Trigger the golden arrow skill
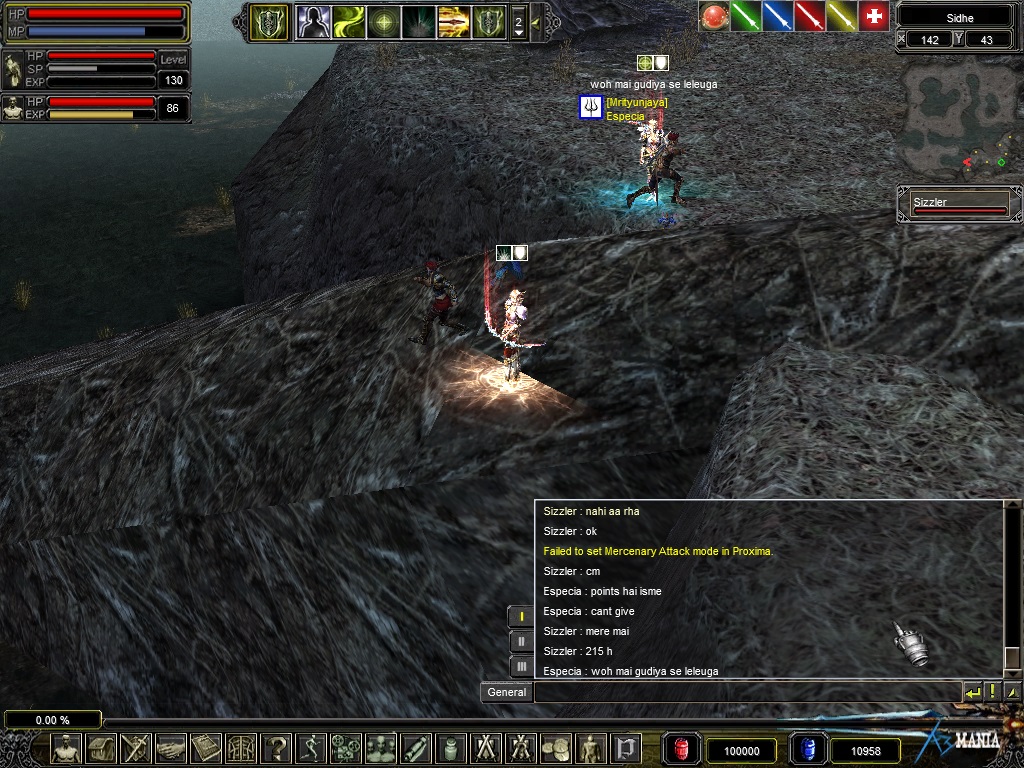The image size is (1024, 768). click(453, 21)
